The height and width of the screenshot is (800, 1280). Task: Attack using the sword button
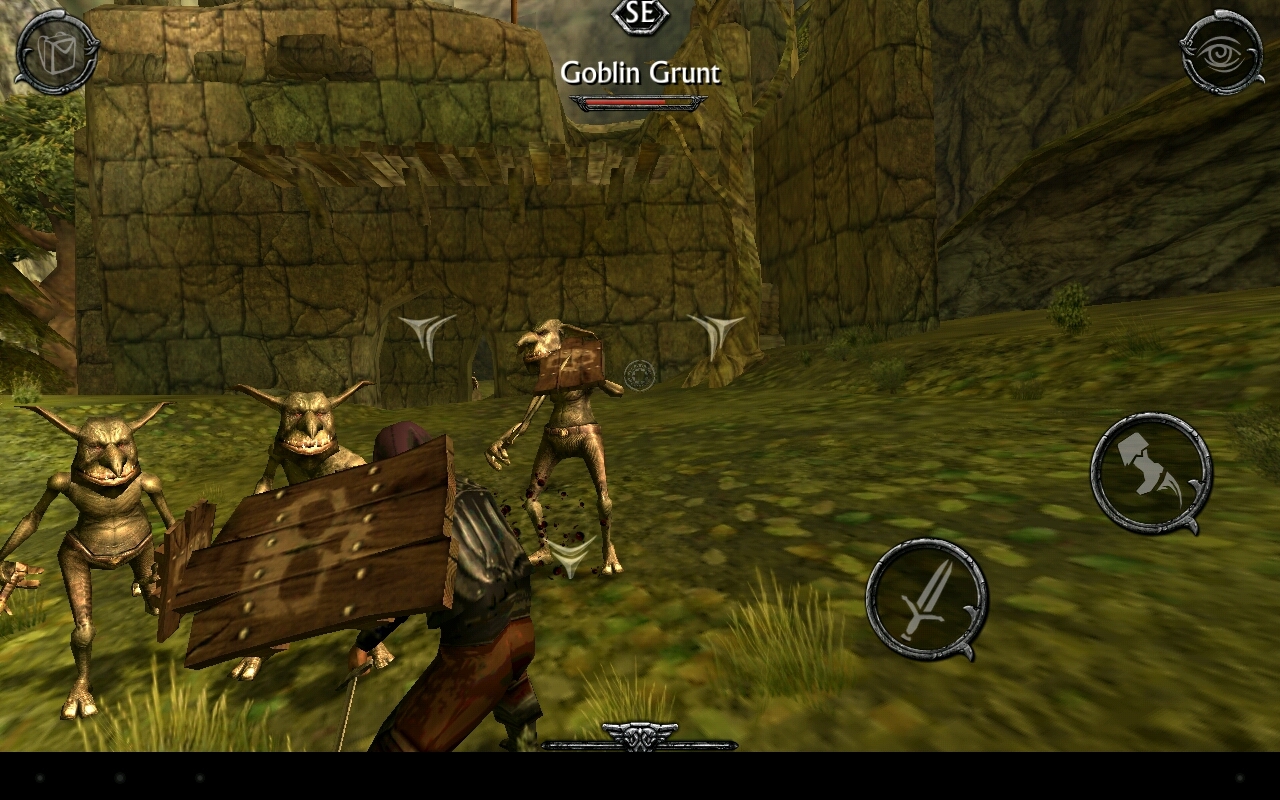(x=925, y=600)
